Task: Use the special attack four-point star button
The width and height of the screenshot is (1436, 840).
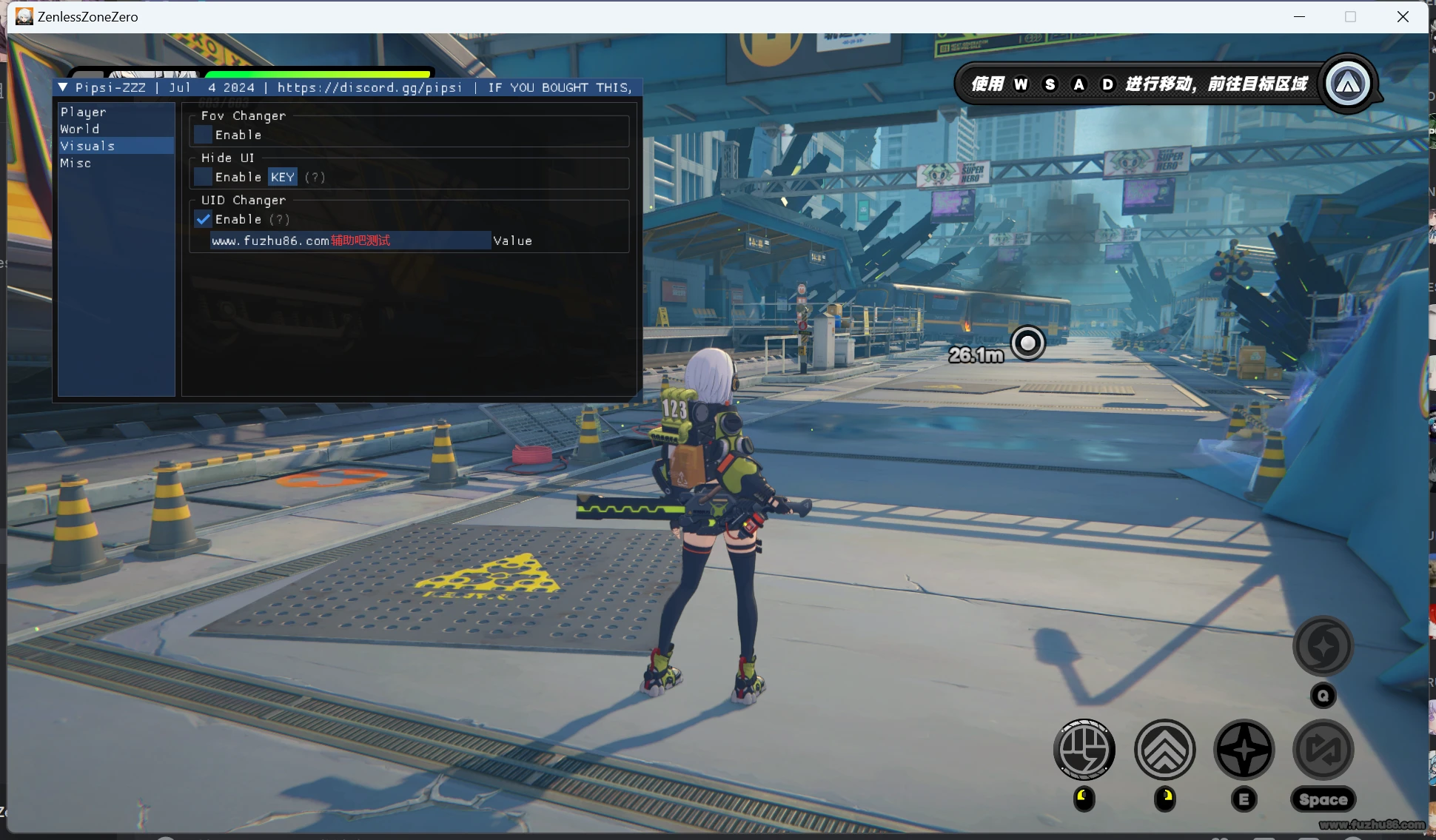Action: [1244, 750]
